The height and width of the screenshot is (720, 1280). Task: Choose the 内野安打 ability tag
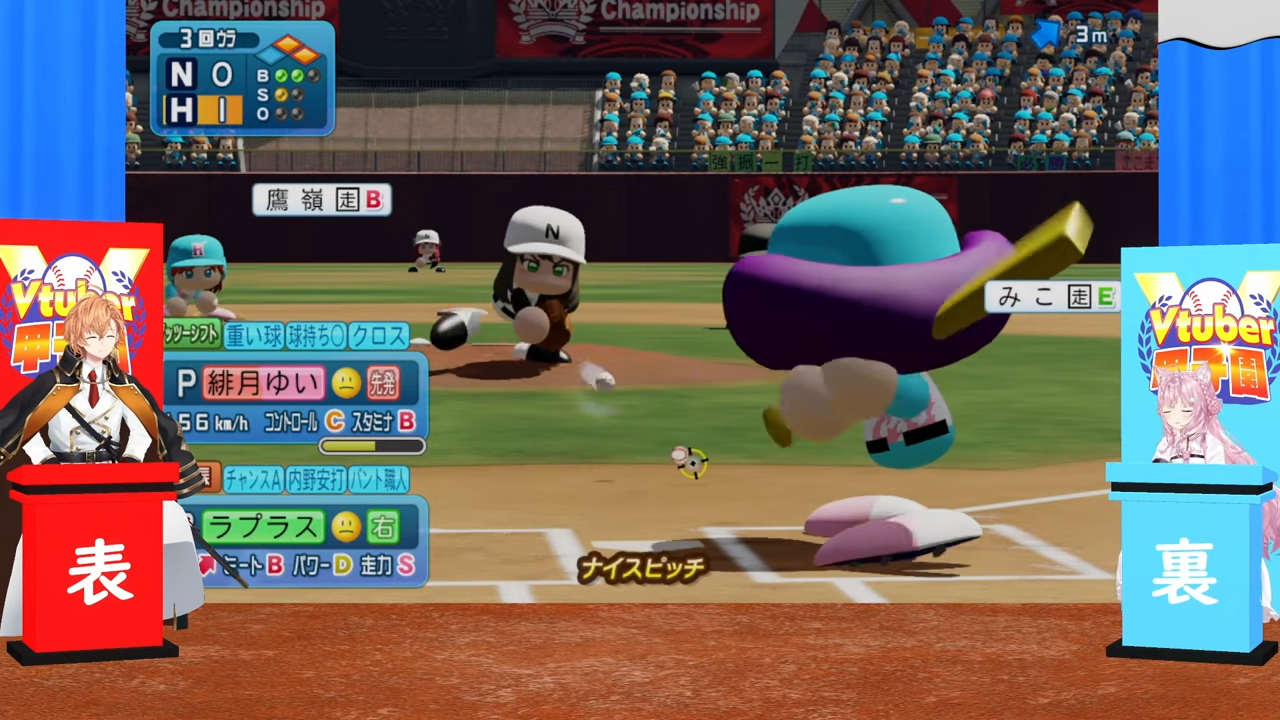[x=316, y=480]
